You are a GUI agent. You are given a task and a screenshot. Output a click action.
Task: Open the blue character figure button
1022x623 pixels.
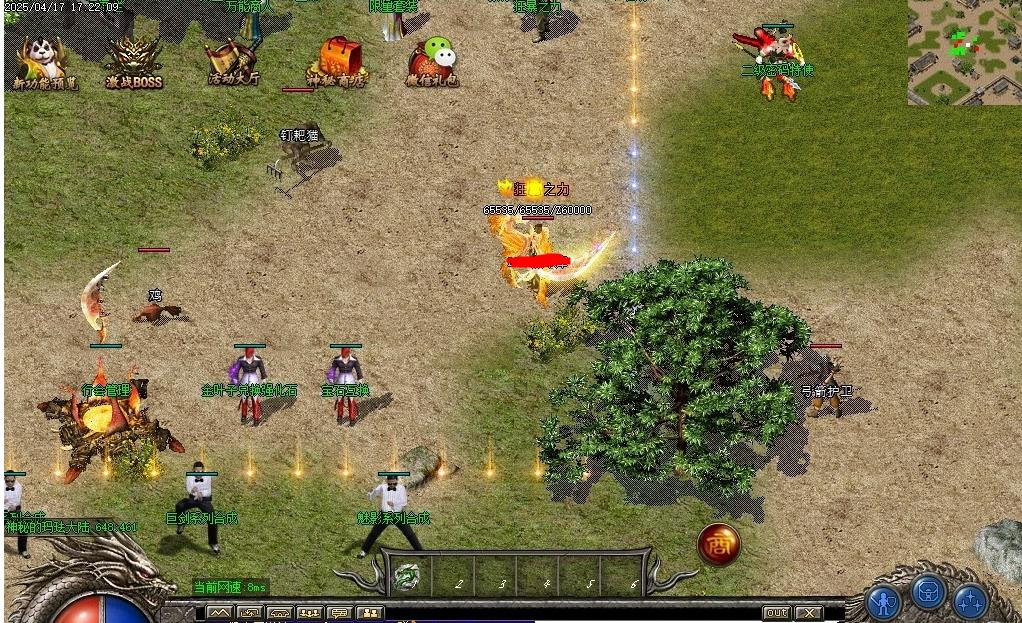pyautogui.click(x=884, y=602)
